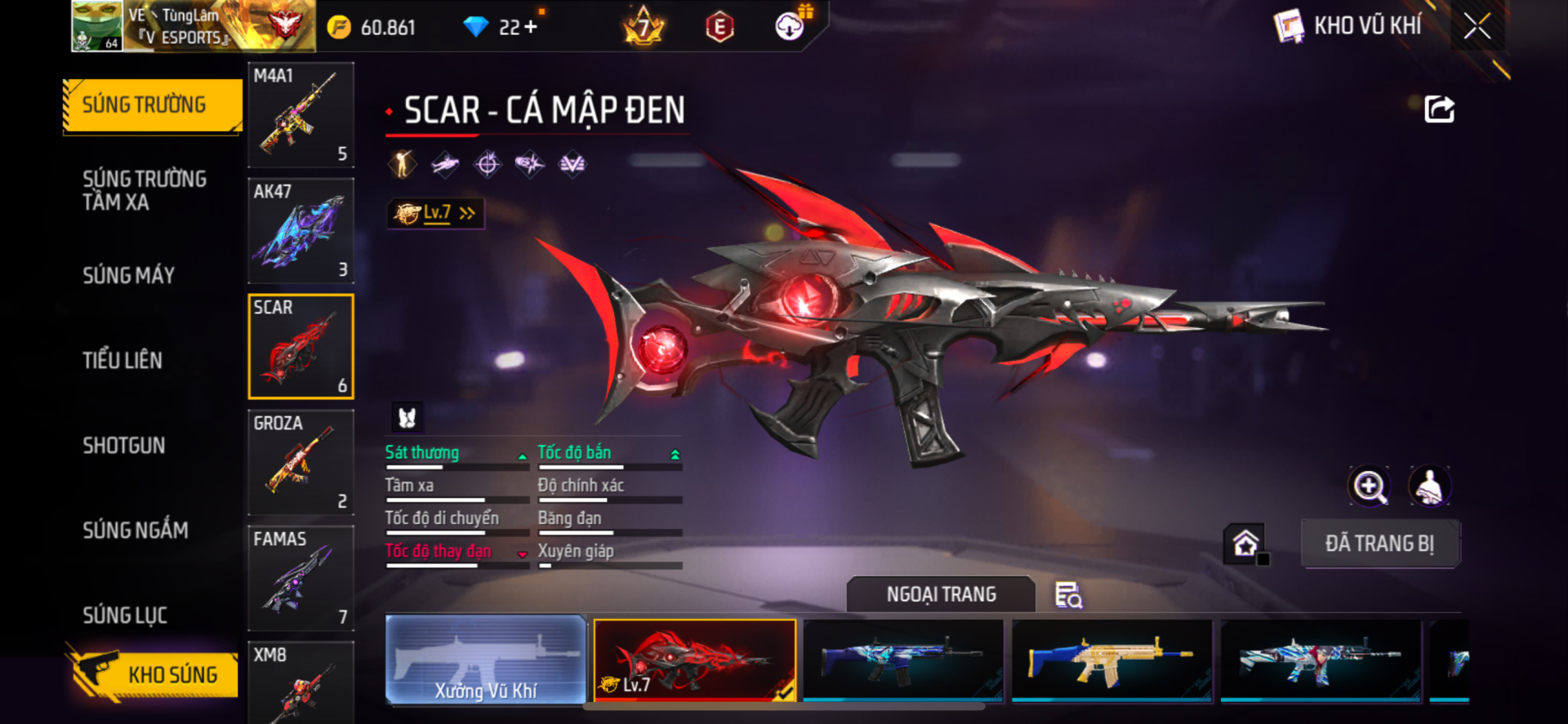Zoom in on the weapon preview

click(1369, 486)
